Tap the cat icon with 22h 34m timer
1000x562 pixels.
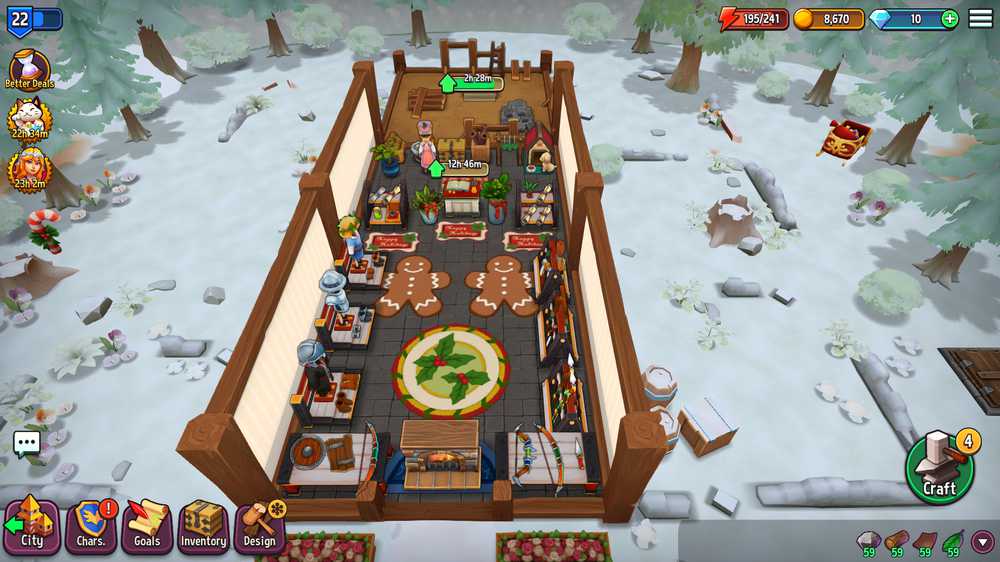click(29, 119)
